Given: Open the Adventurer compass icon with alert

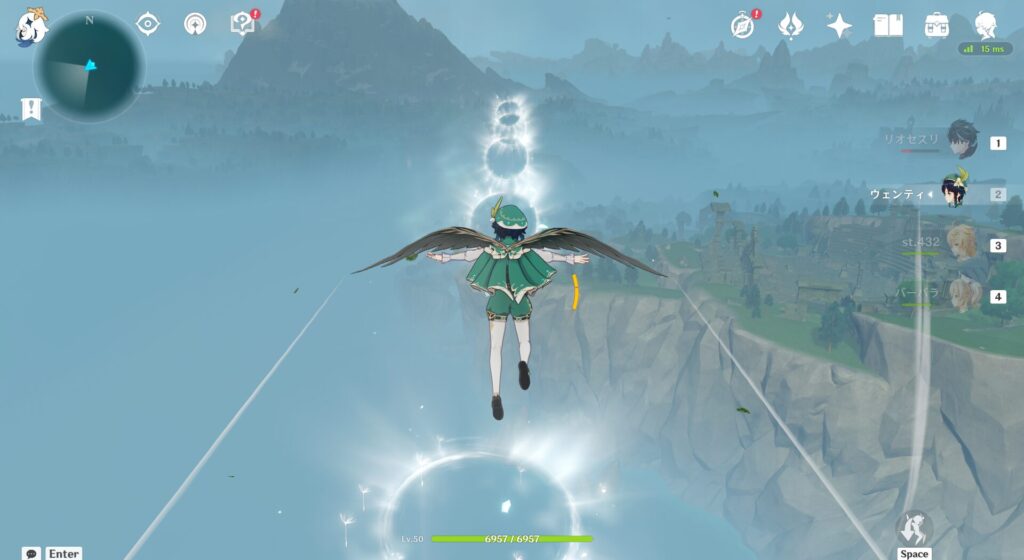Looking at the screenshot, I should click(x=742, y=25).
